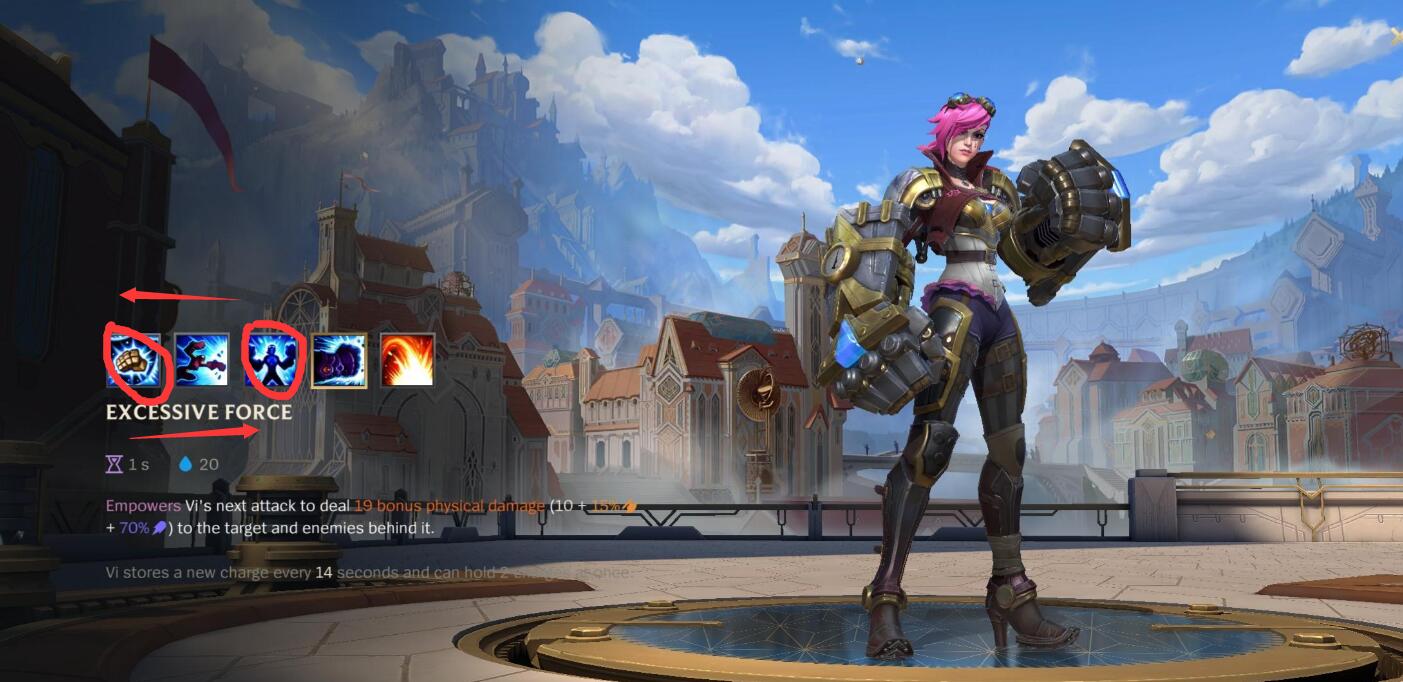
Task: Choose the lunging punch ability icon
Action: coord(202,360)
